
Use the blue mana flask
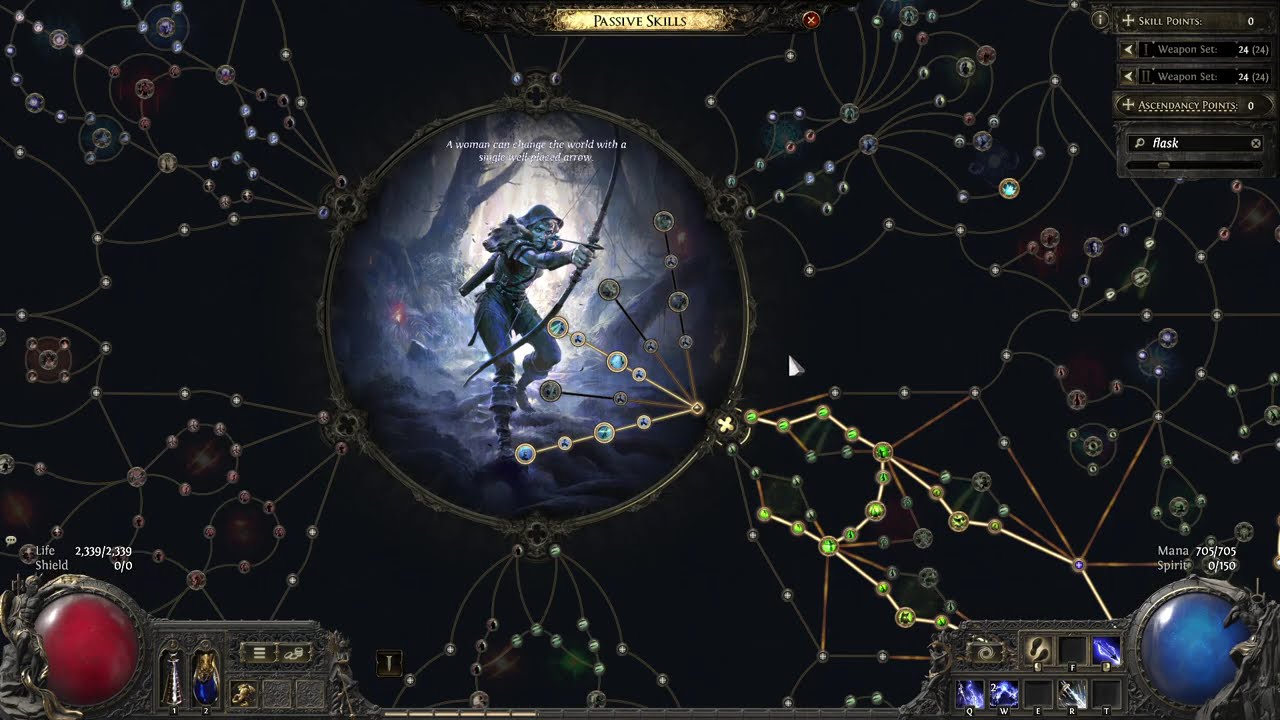[x=205, y=674]
